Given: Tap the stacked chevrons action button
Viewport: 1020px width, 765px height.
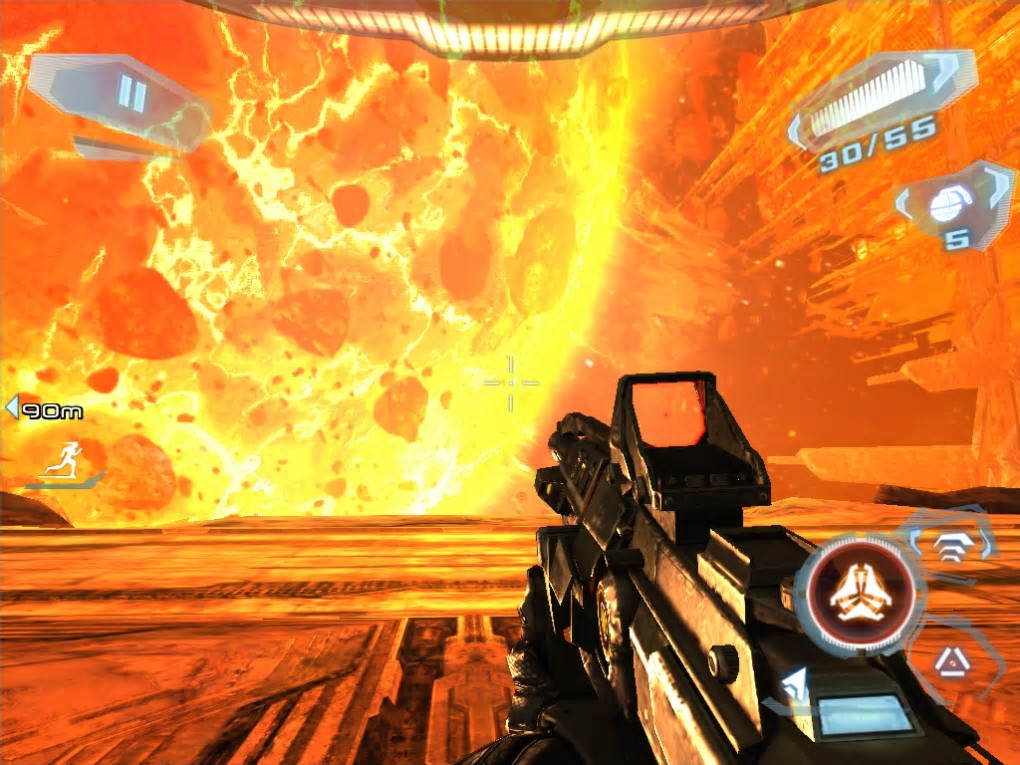Looking at the screenshot, I should pyautogui.click(x=951, y=546).
